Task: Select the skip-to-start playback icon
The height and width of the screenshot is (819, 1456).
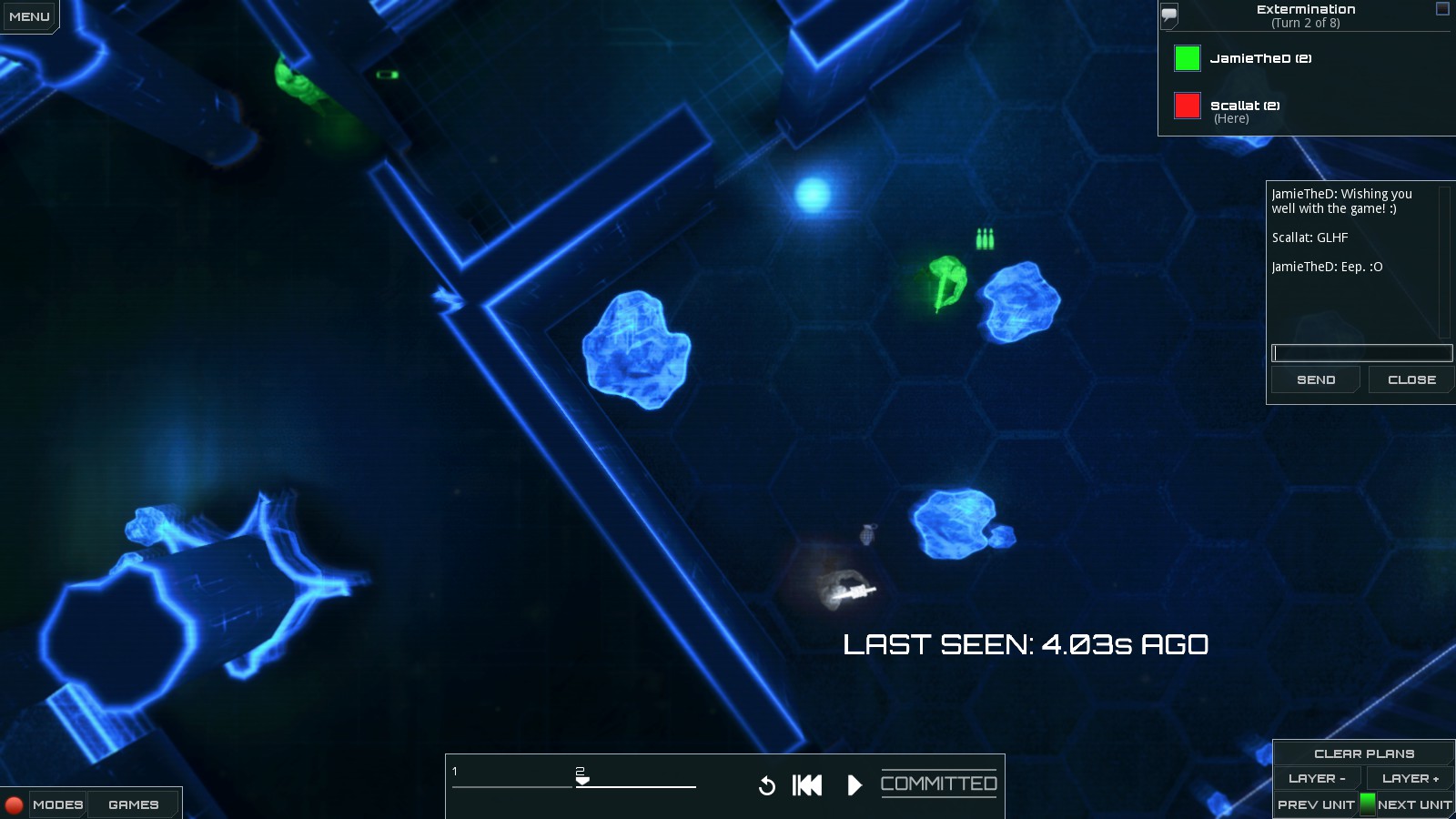Action: [x=805, y=784]
